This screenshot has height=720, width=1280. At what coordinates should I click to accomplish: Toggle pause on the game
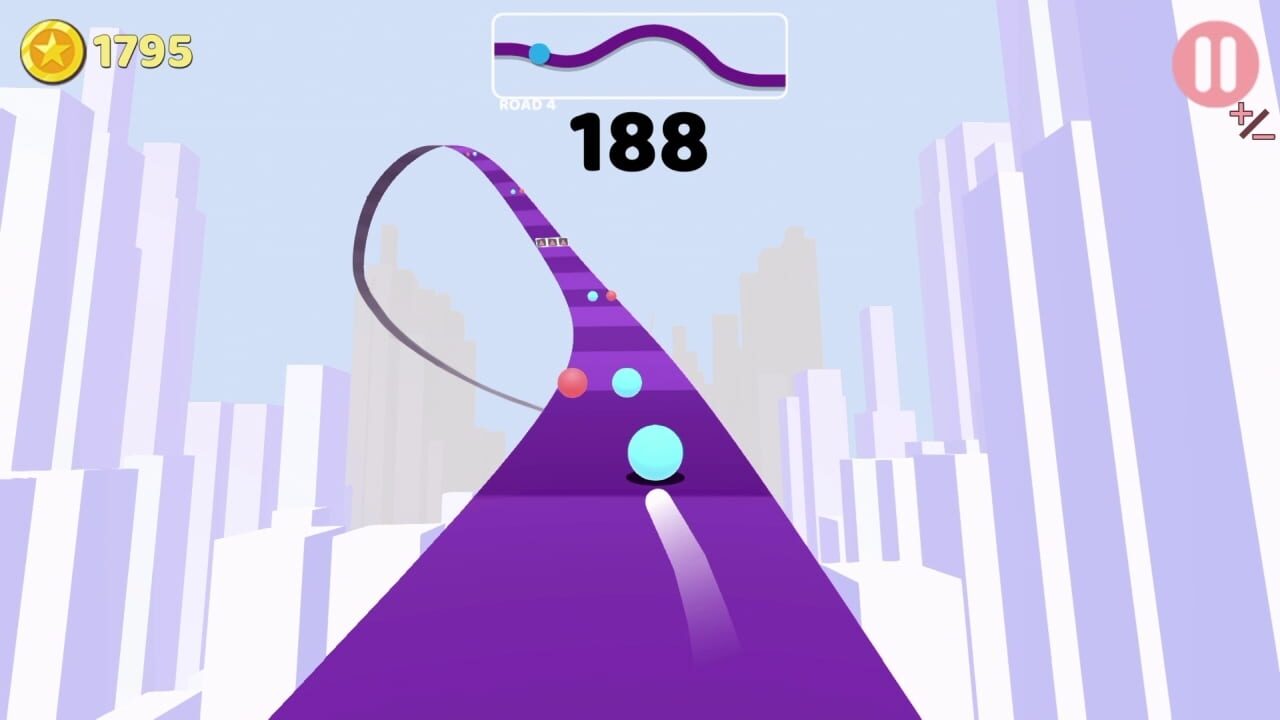coord(1216,62)
